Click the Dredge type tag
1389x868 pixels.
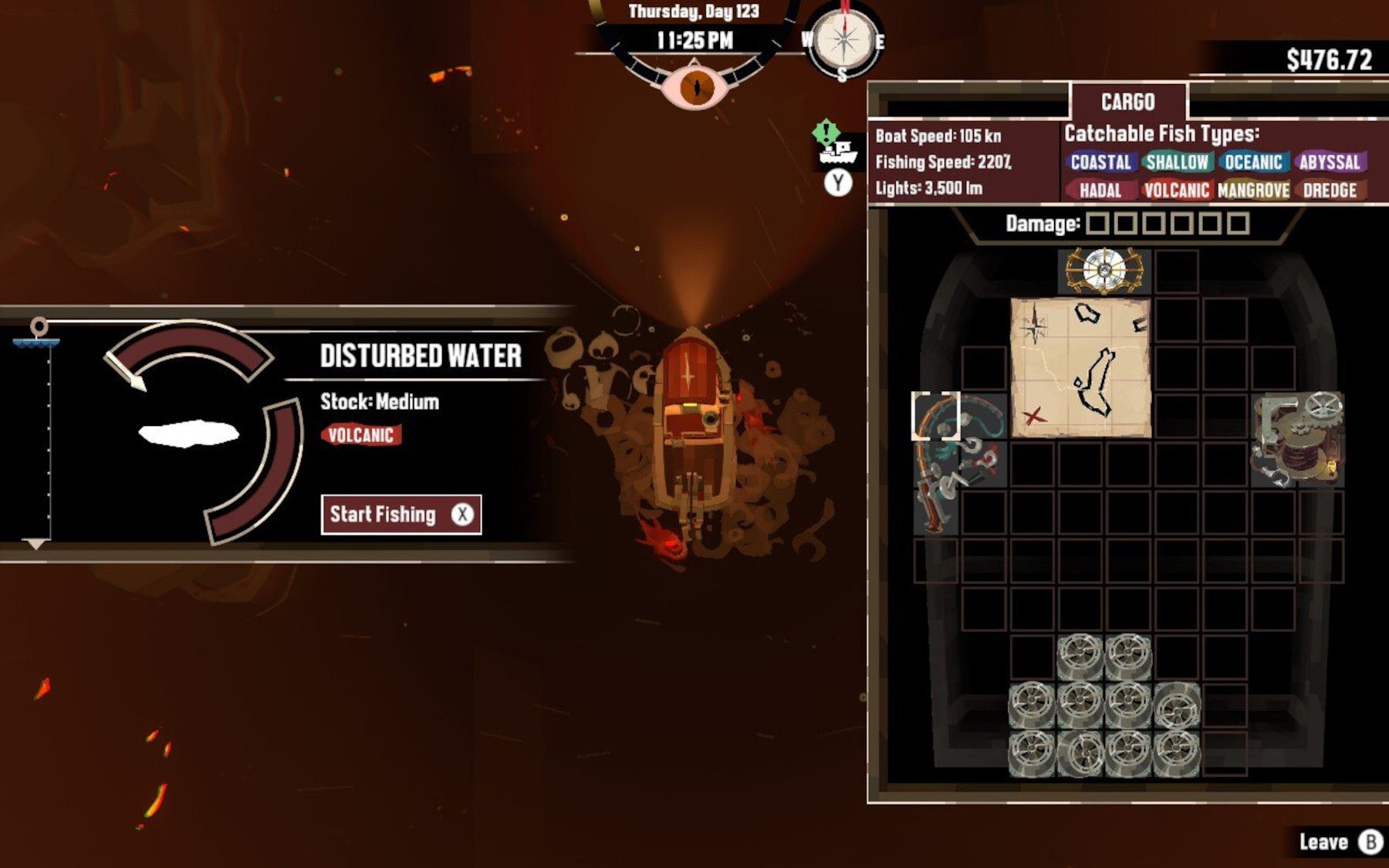(1329, 191)
